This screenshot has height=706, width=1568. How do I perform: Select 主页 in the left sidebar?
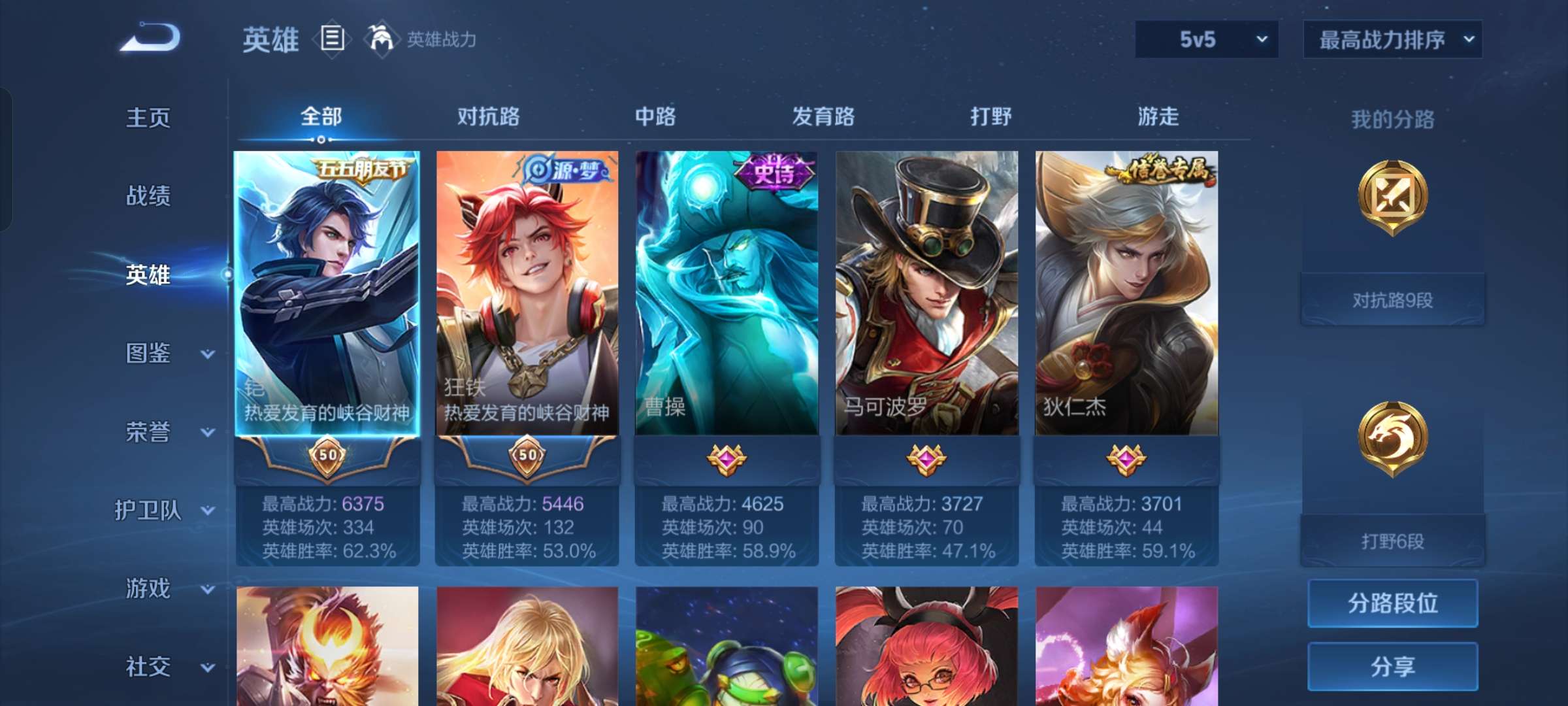tap(148, 118)
